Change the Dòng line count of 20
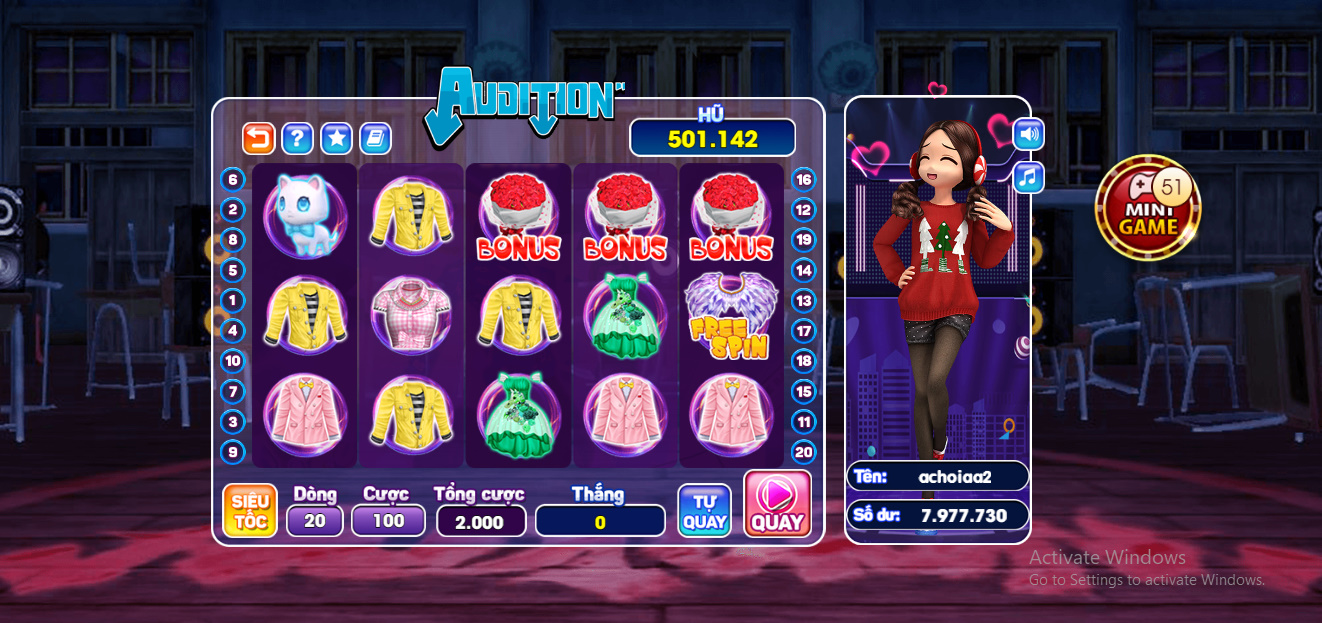 pos(315,520)
